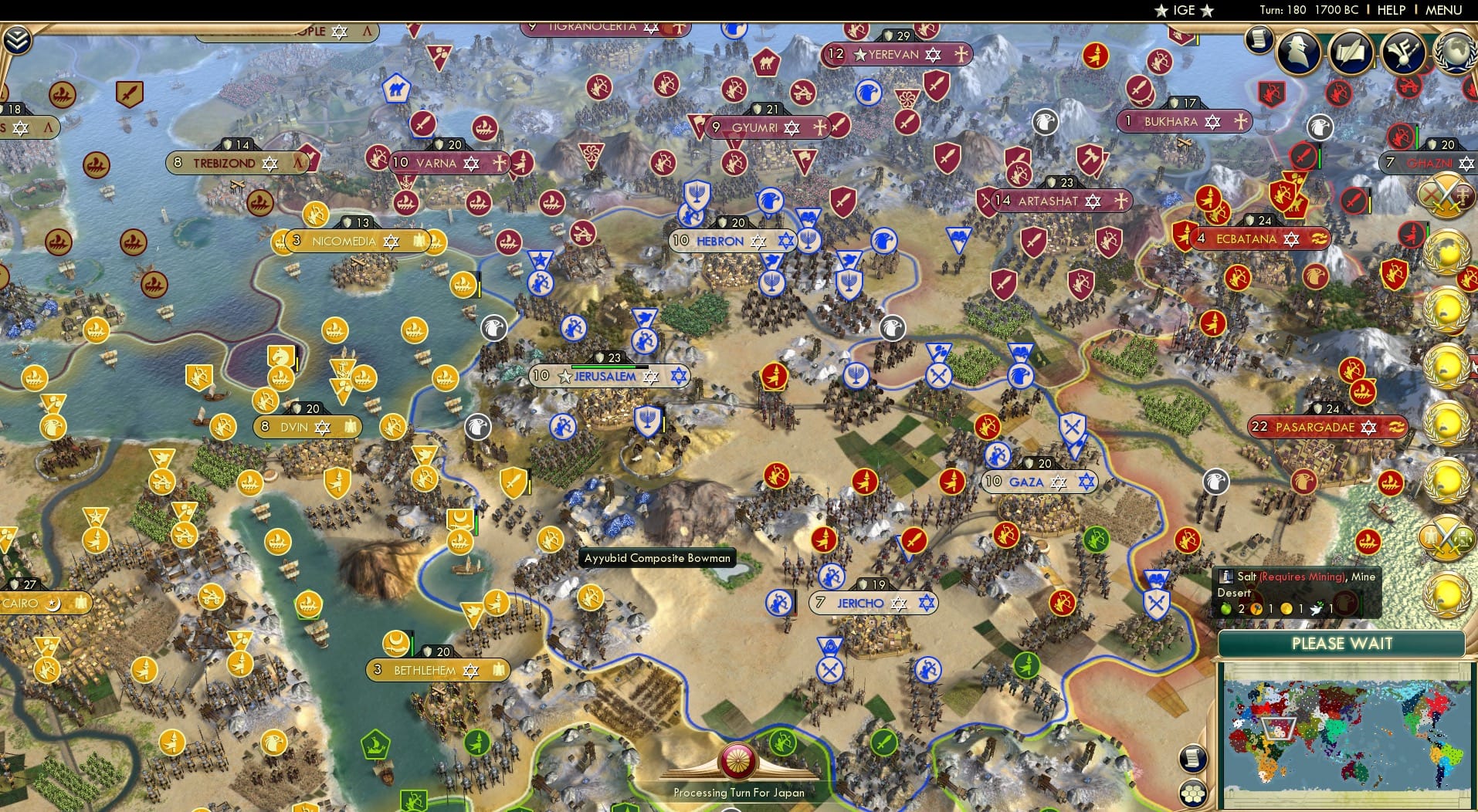Open the Diplomacy overview quill-and-scroll icon

(x=1351, y=54)
